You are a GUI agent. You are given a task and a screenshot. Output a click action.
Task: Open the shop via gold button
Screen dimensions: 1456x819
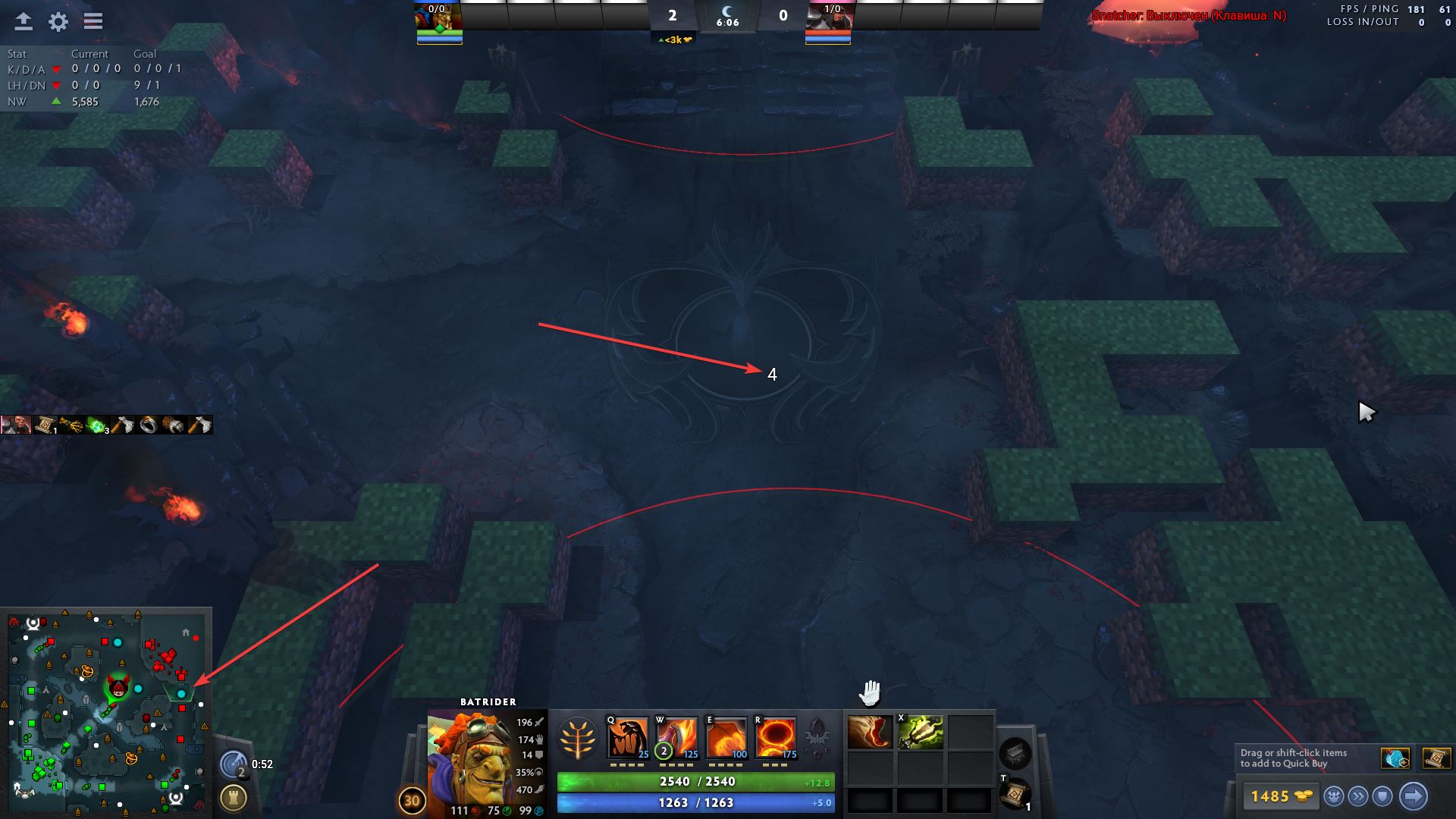click(1280, 796)
